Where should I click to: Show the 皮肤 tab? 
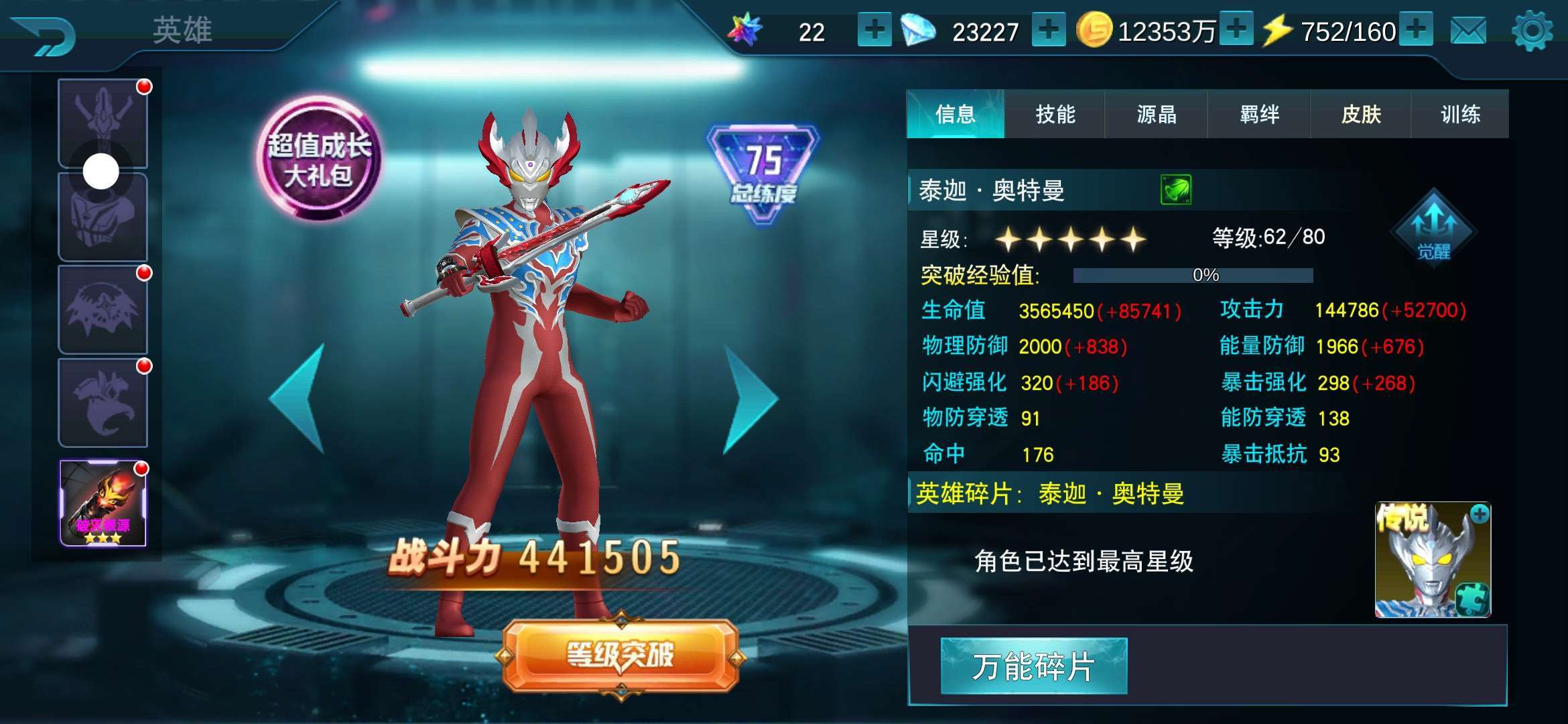(1361, 115)
